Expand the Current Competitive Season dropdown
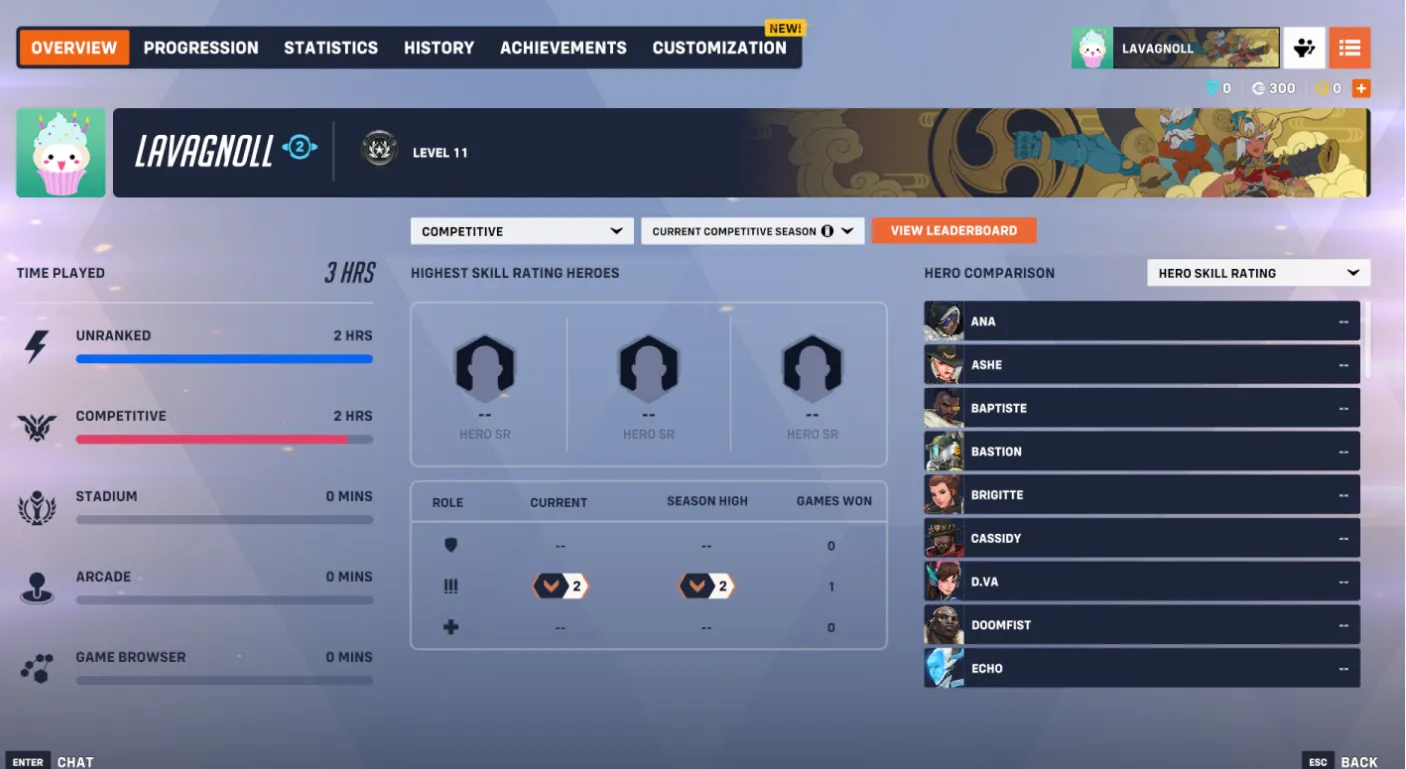The height and width of the screenshot is (769, 1406). point(752,230)
